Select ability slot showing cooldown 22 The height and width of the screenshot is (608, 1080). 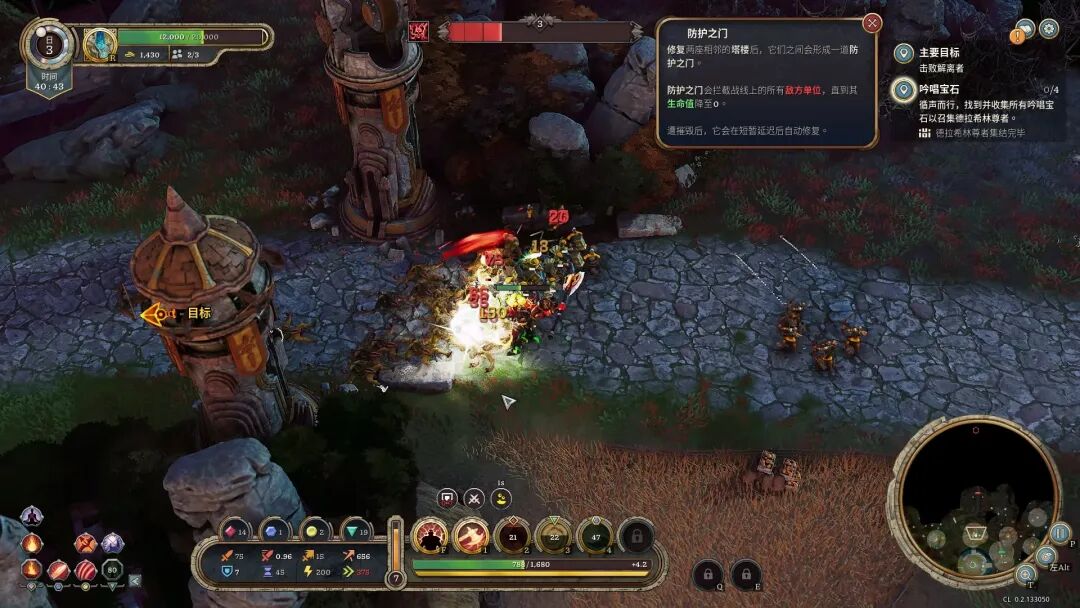coord(553,536)
